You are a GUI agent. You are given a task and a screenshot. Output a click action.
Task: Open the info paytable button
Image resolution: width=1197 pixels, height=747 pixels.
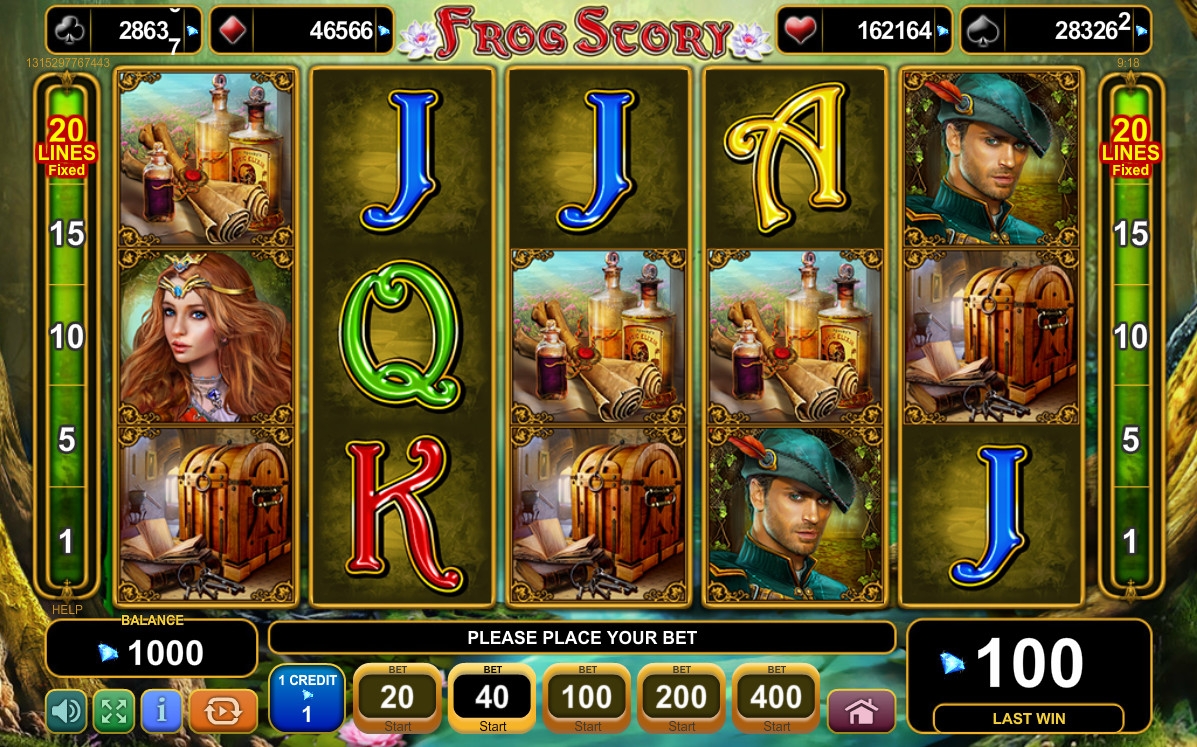click(161, 711)
